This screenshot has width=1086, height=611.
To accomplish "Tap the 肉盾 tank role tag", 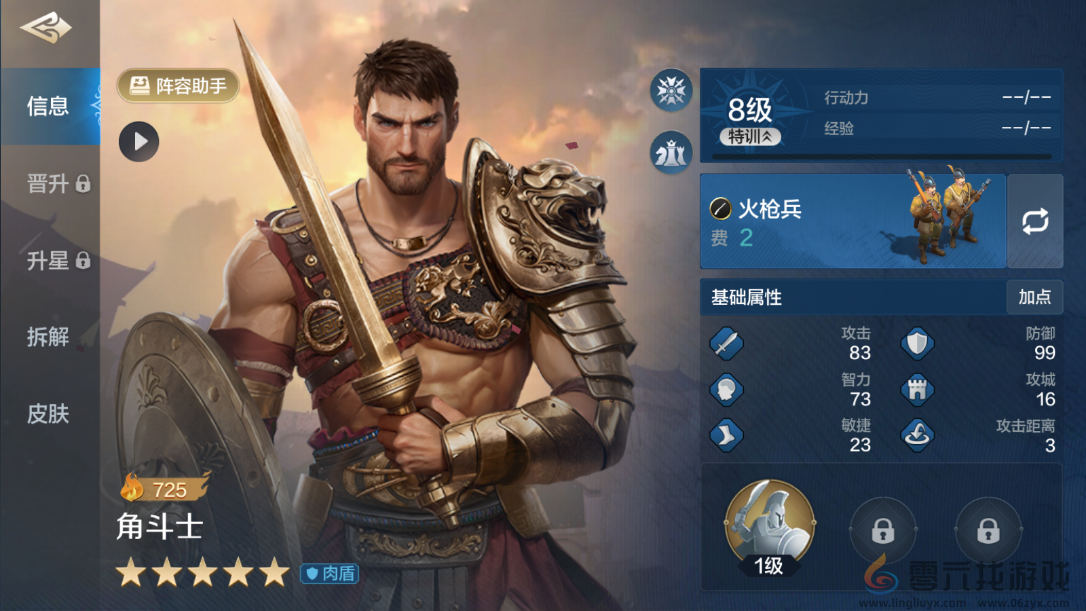I will pos(330,574).
